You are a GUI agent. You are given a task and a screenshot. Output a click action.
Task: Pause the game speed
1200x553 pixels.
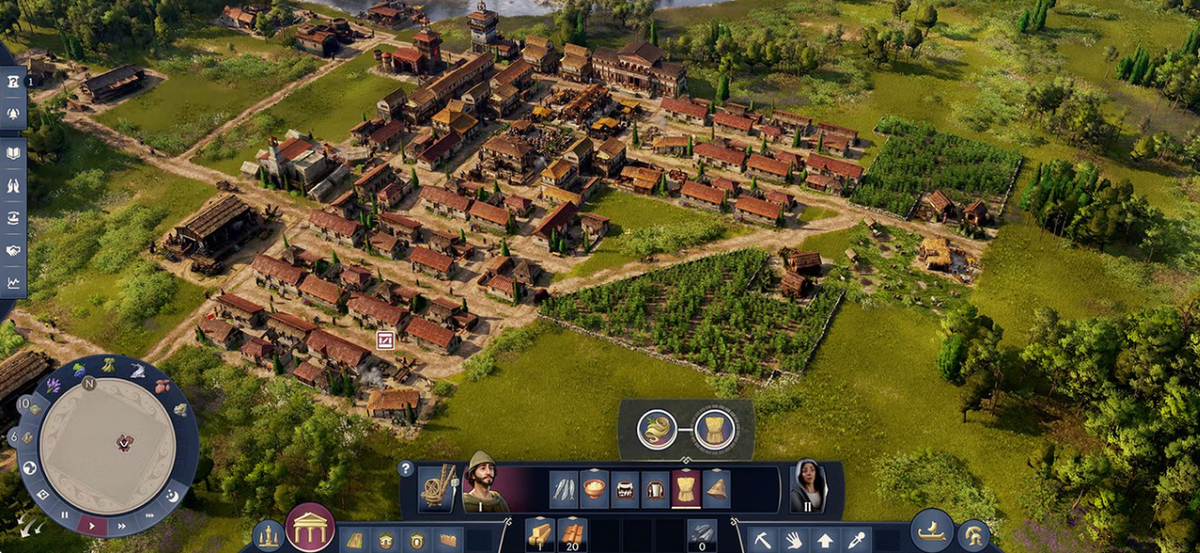(x=66, y=514)
